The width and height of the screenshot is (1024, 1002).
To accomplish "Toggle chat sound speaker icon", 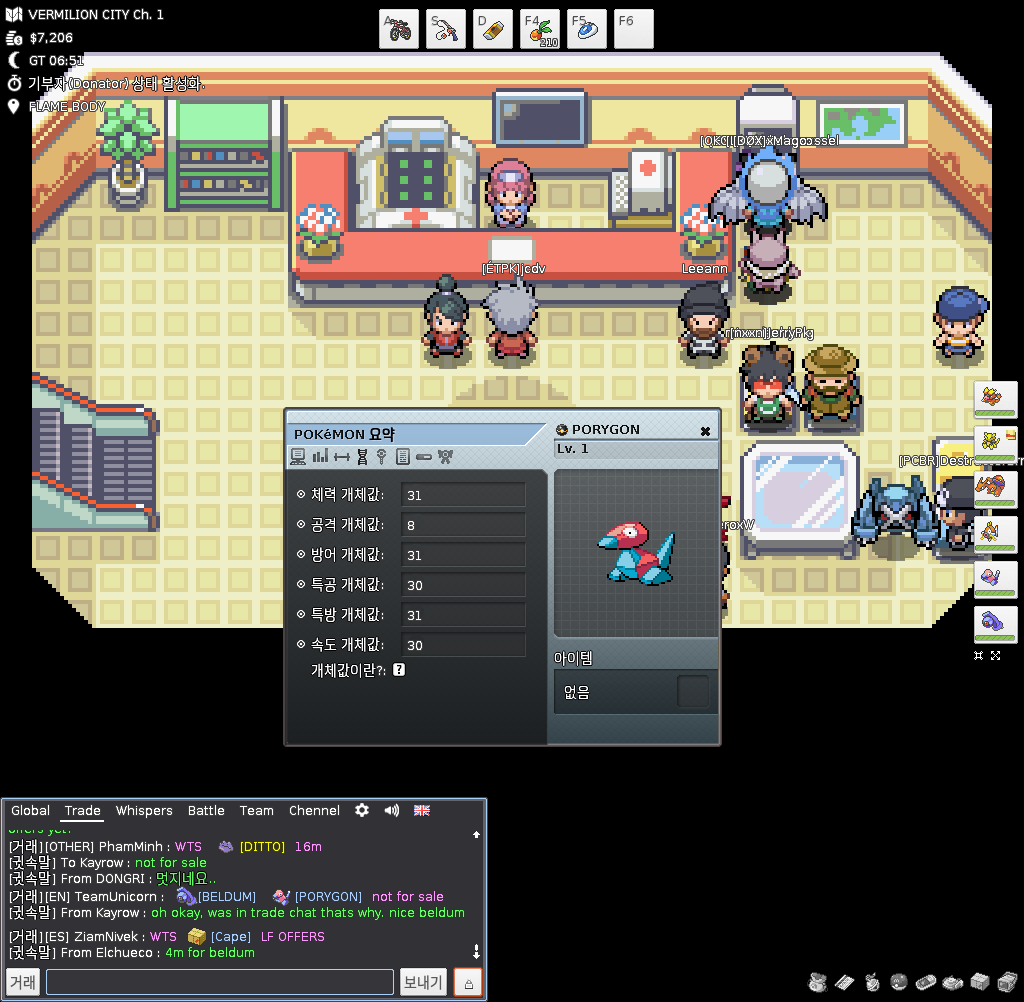I will click(391, 810).
